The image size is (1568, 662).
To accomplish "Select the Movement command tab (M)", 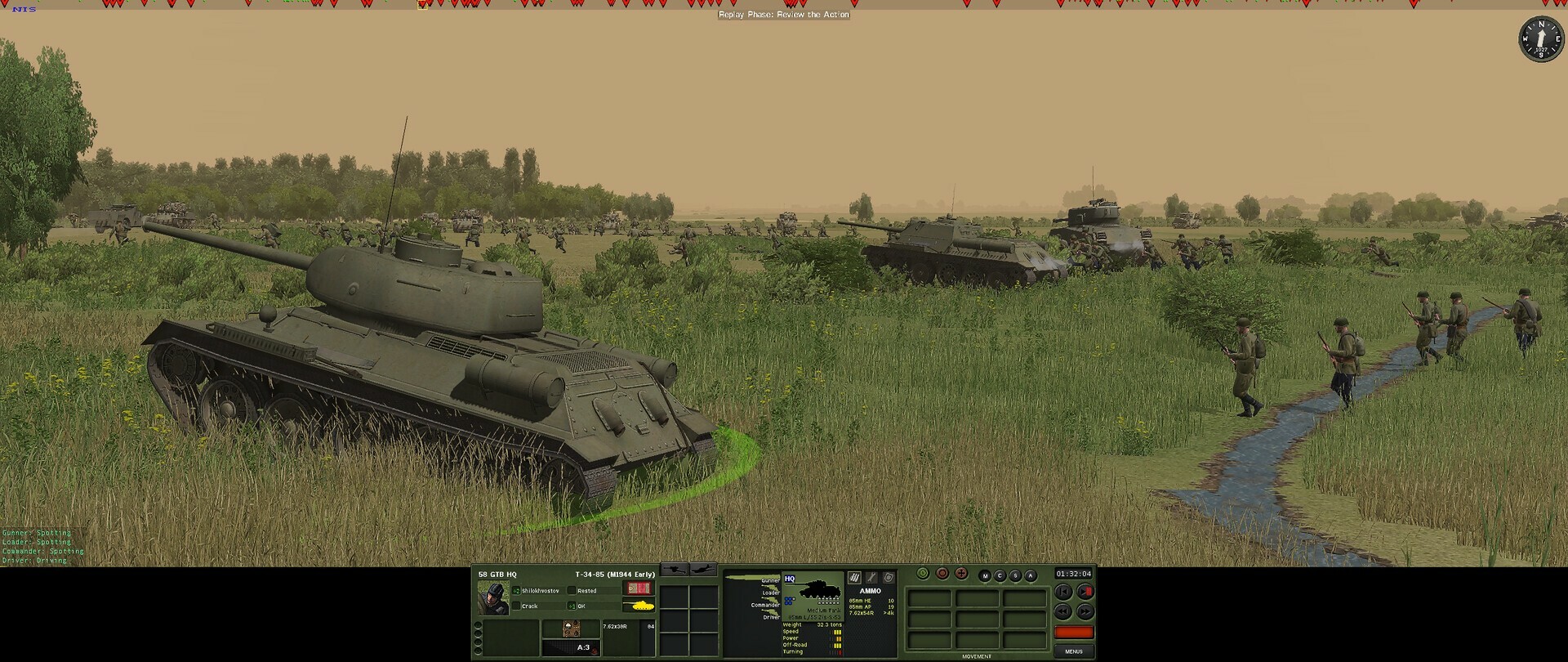I will pos(985,575).
